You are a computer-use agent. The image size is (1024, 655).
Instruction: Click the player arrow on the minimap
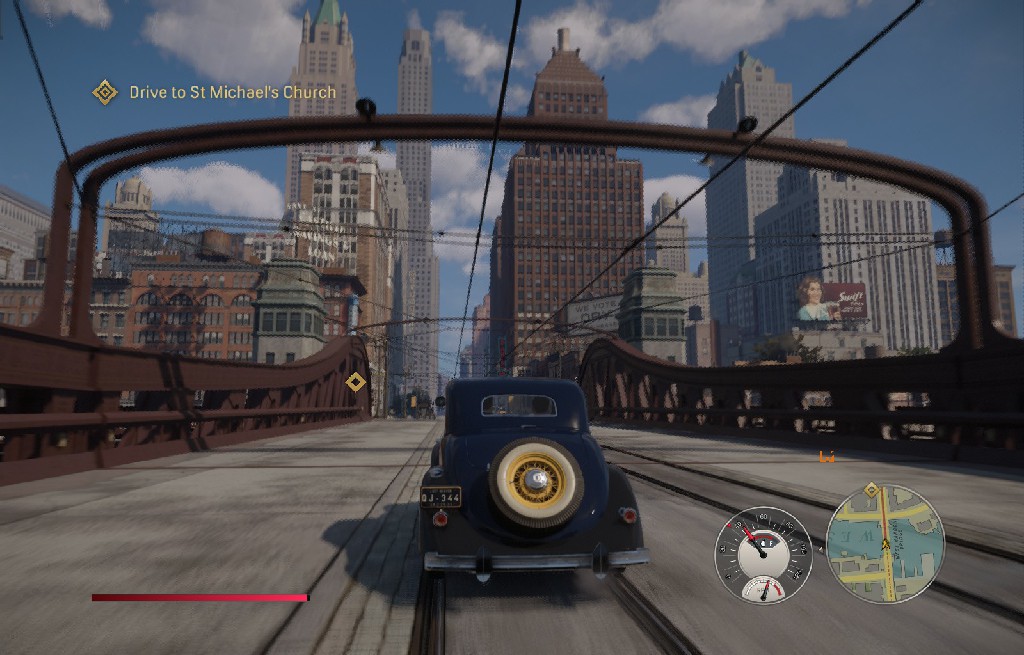pos(885,545)
